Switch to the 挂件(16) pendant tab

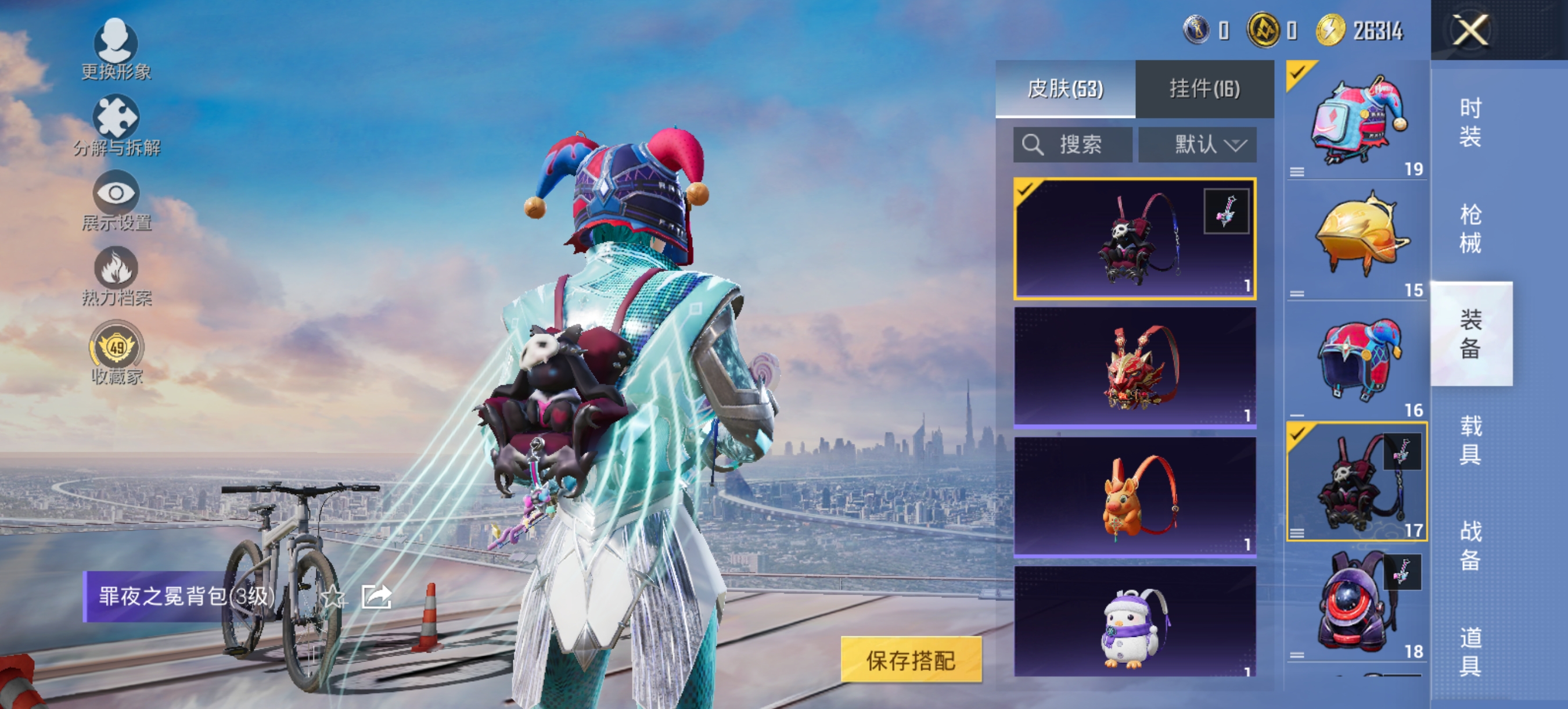pyautogui.click(x=1204, y=87)
